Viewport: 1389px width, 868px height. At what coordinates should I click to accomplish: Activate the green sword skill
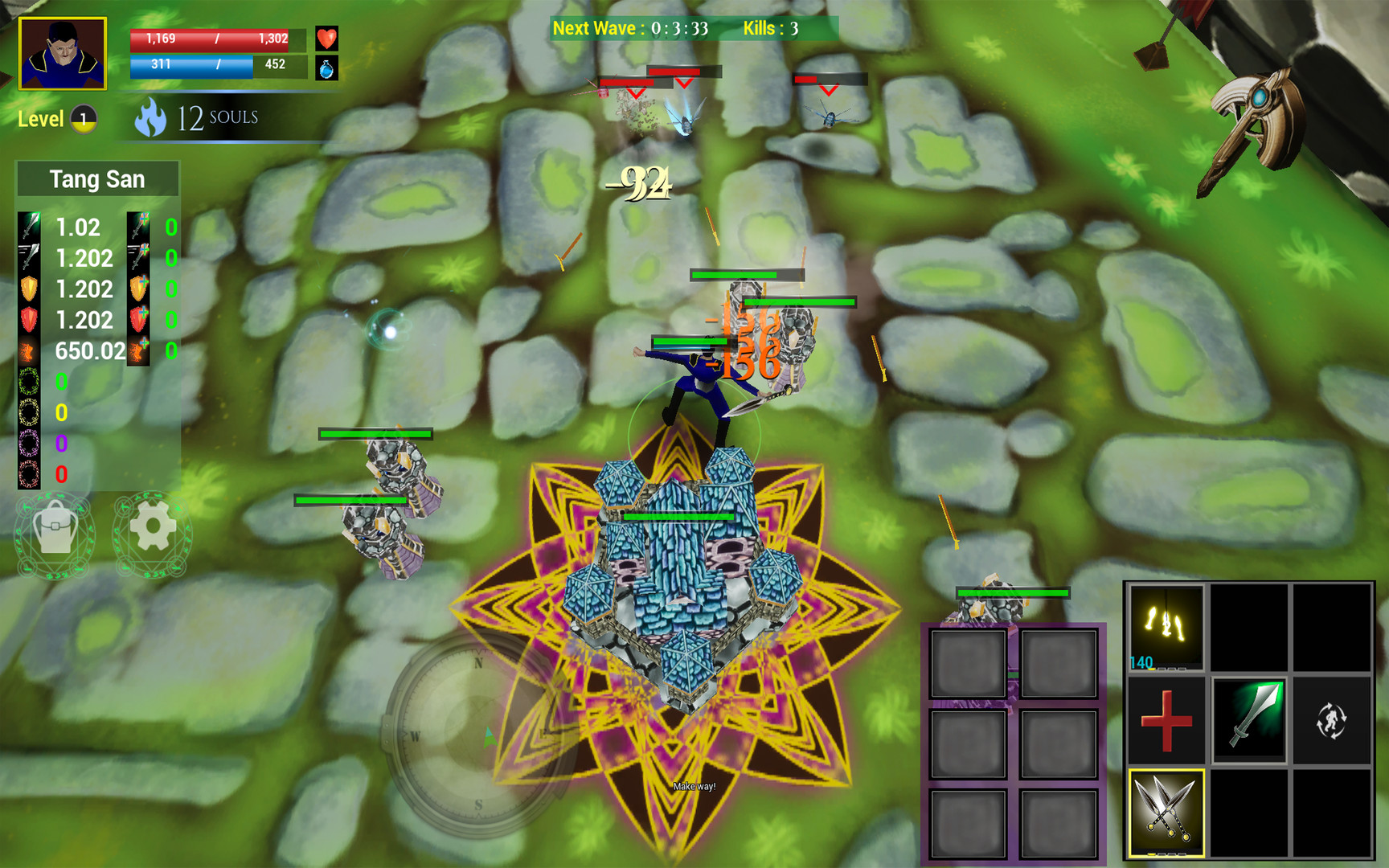tap(1251, 723)
